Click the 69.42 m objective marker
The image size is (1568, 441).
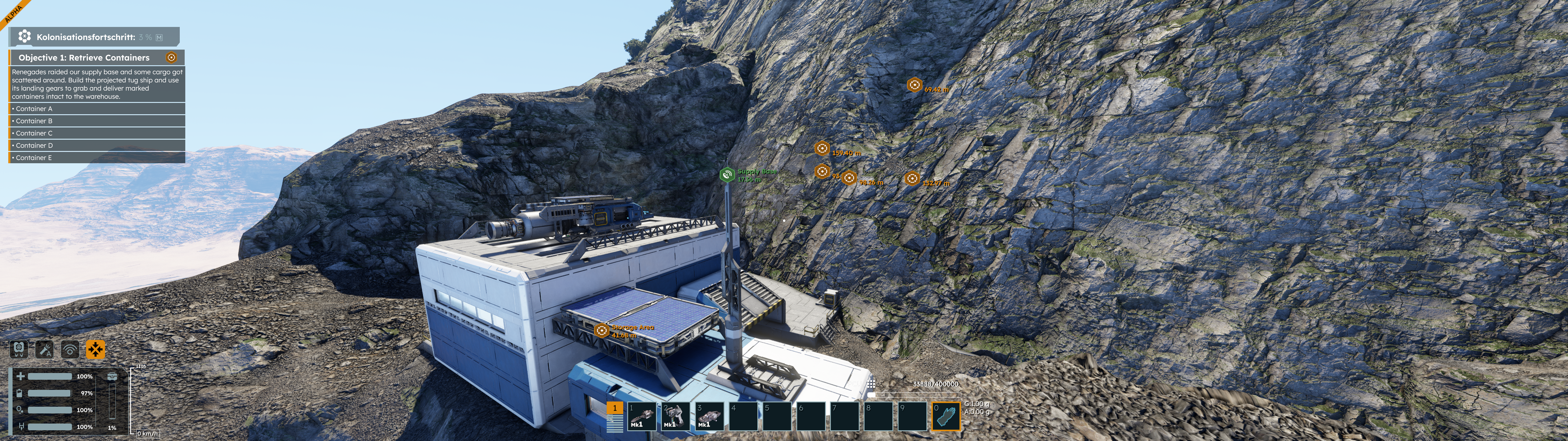coord(914,85)
